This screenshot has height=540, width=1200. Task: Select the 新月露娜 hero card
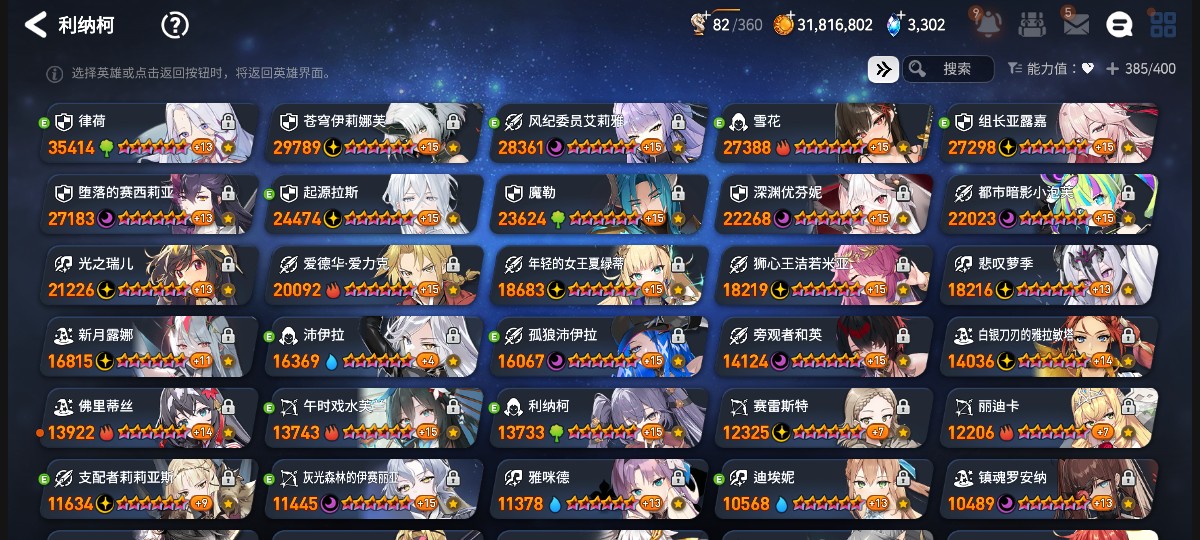150,347
